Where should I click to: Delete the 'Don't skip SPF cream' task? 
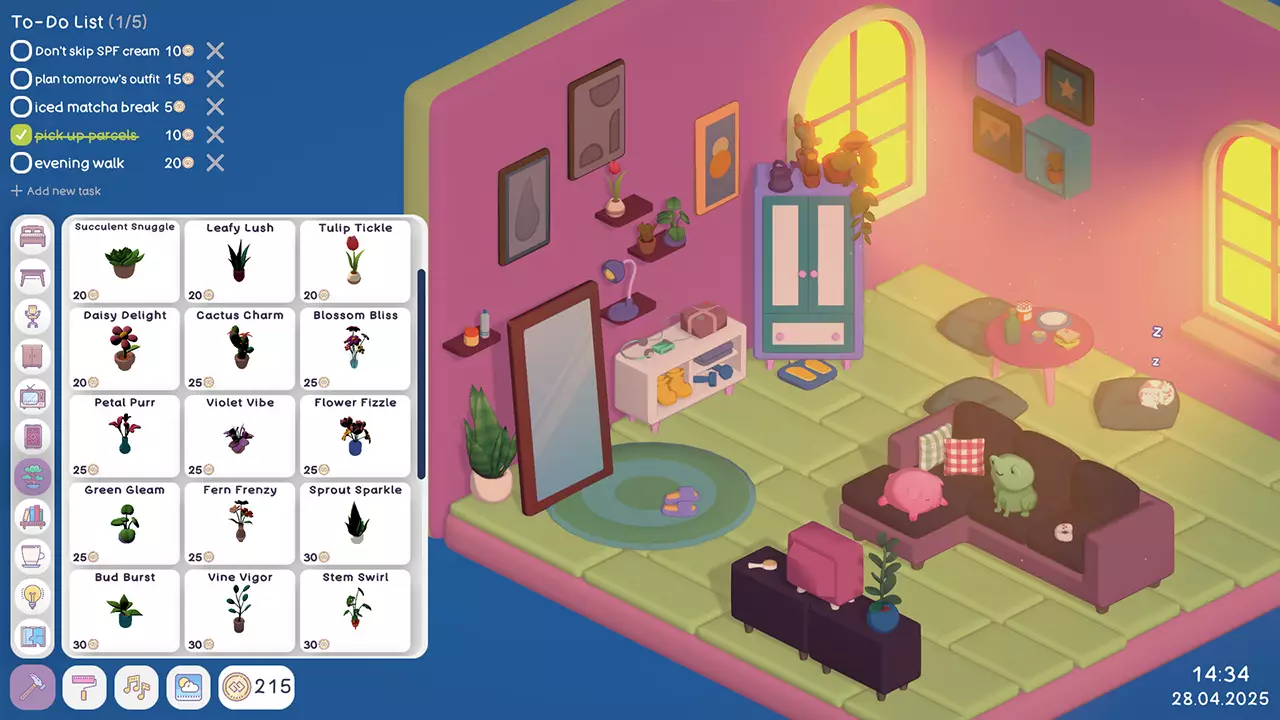215,51
